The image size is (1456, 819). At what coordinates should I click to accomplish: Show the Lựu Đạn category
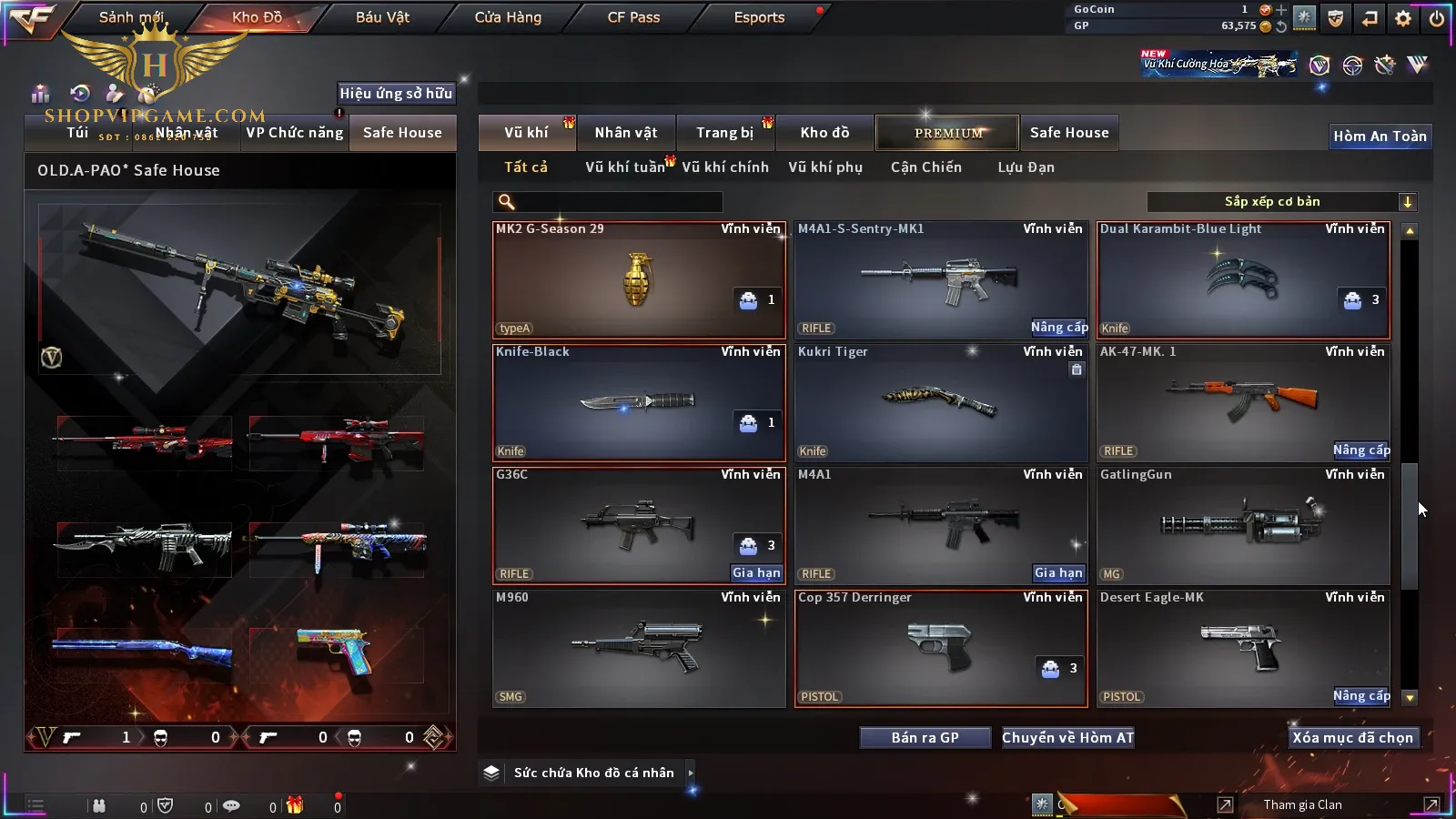1026,167
